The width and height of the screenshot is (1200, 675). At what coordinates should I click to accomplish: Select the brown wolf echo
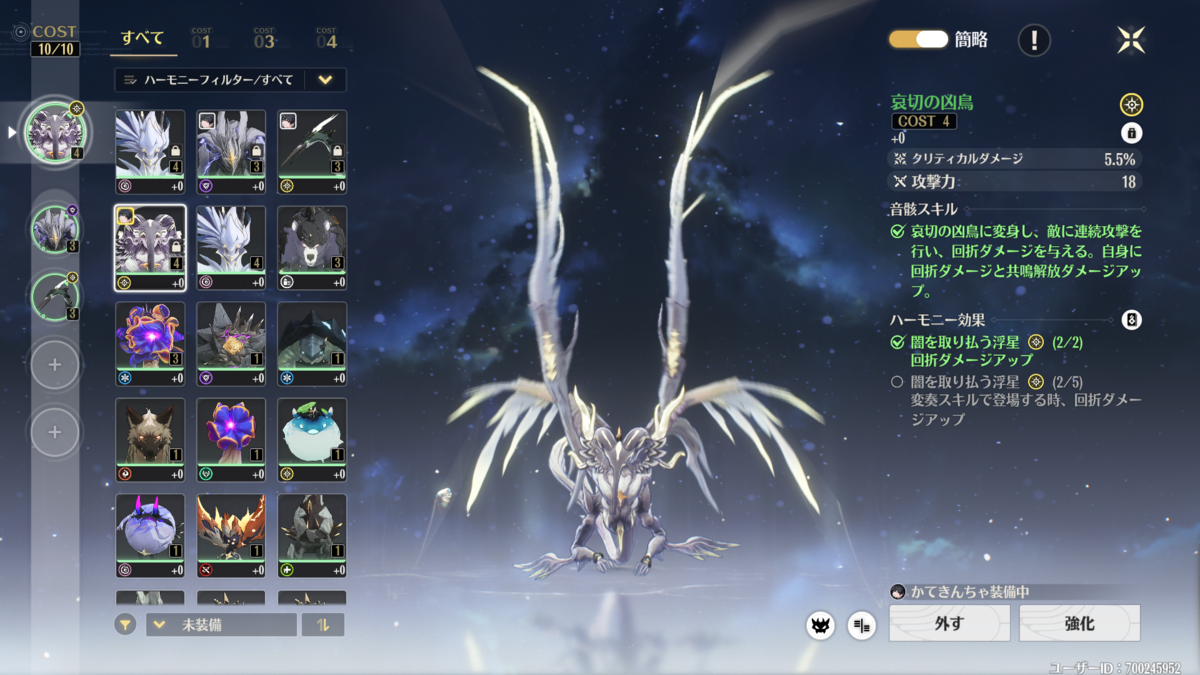(150, 433)
